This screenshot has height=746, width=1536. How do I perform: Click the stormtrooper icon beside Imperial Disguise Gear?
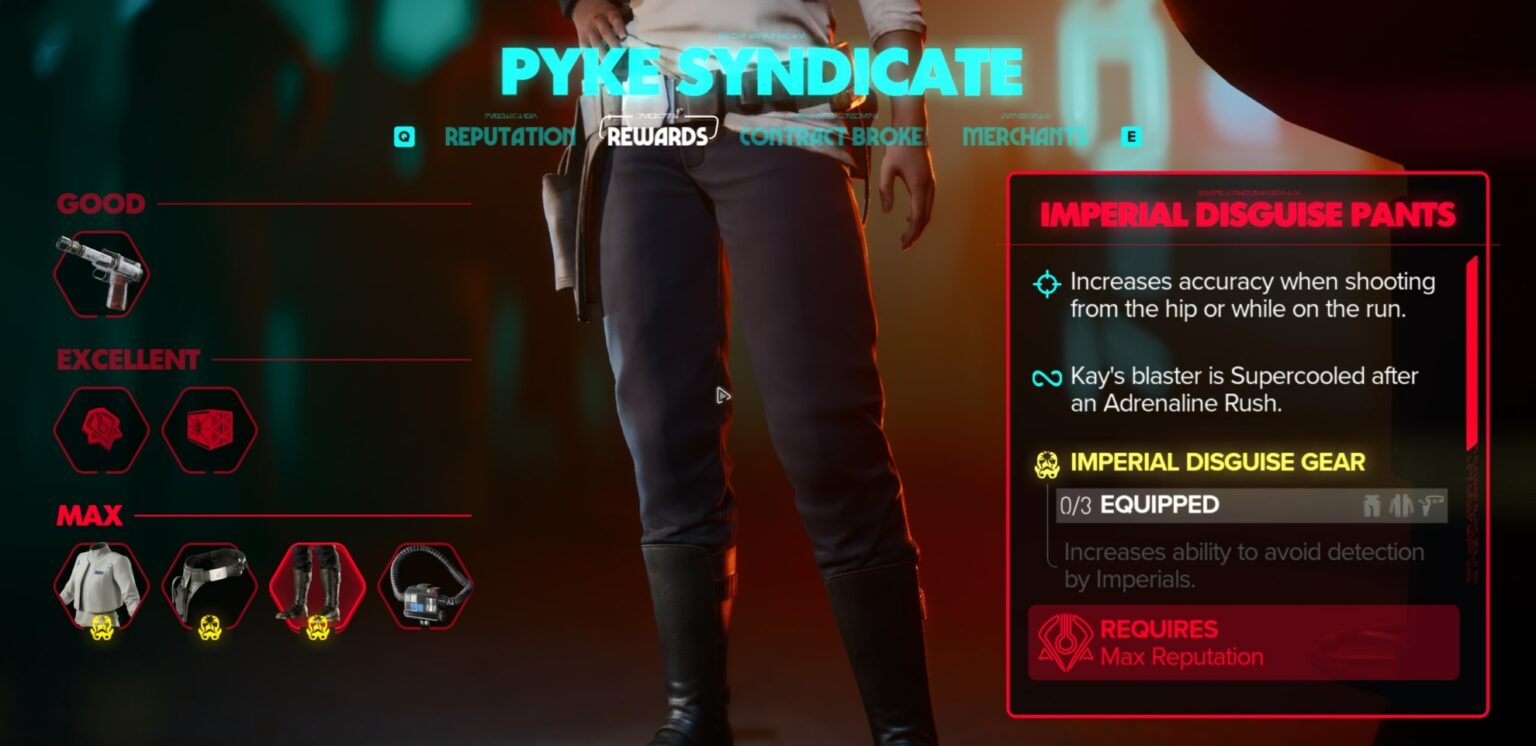coord(1046,462)
